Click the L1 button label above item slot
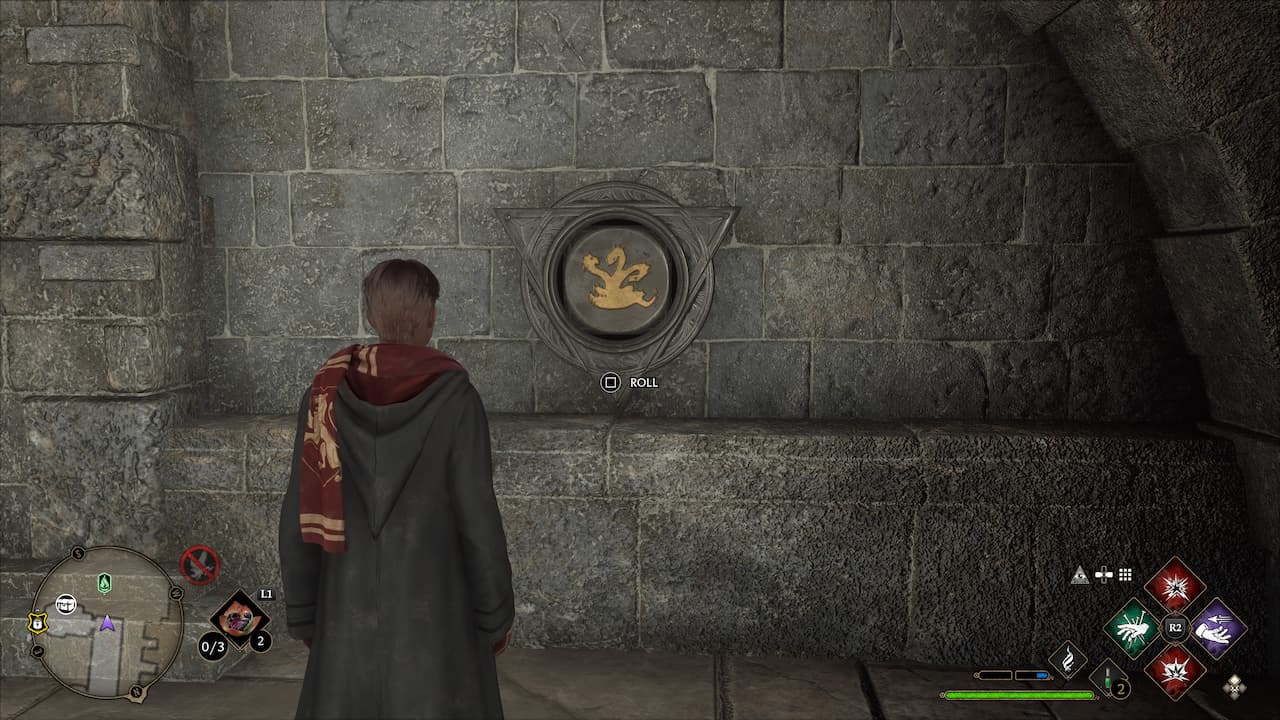 click(266, 594)
